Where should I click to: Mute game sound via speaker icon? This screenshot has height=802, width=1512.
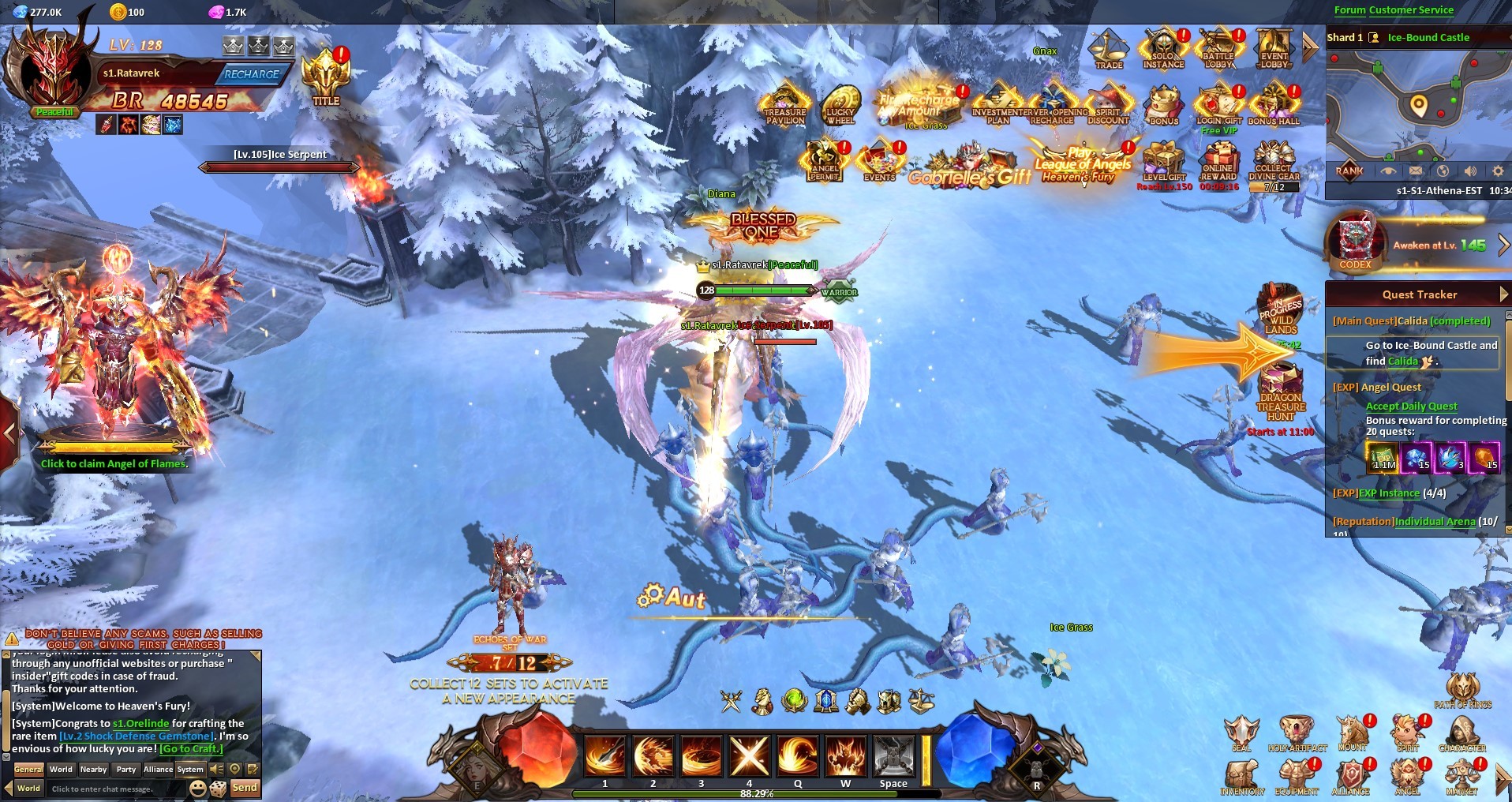click(x=1469, y=171)
